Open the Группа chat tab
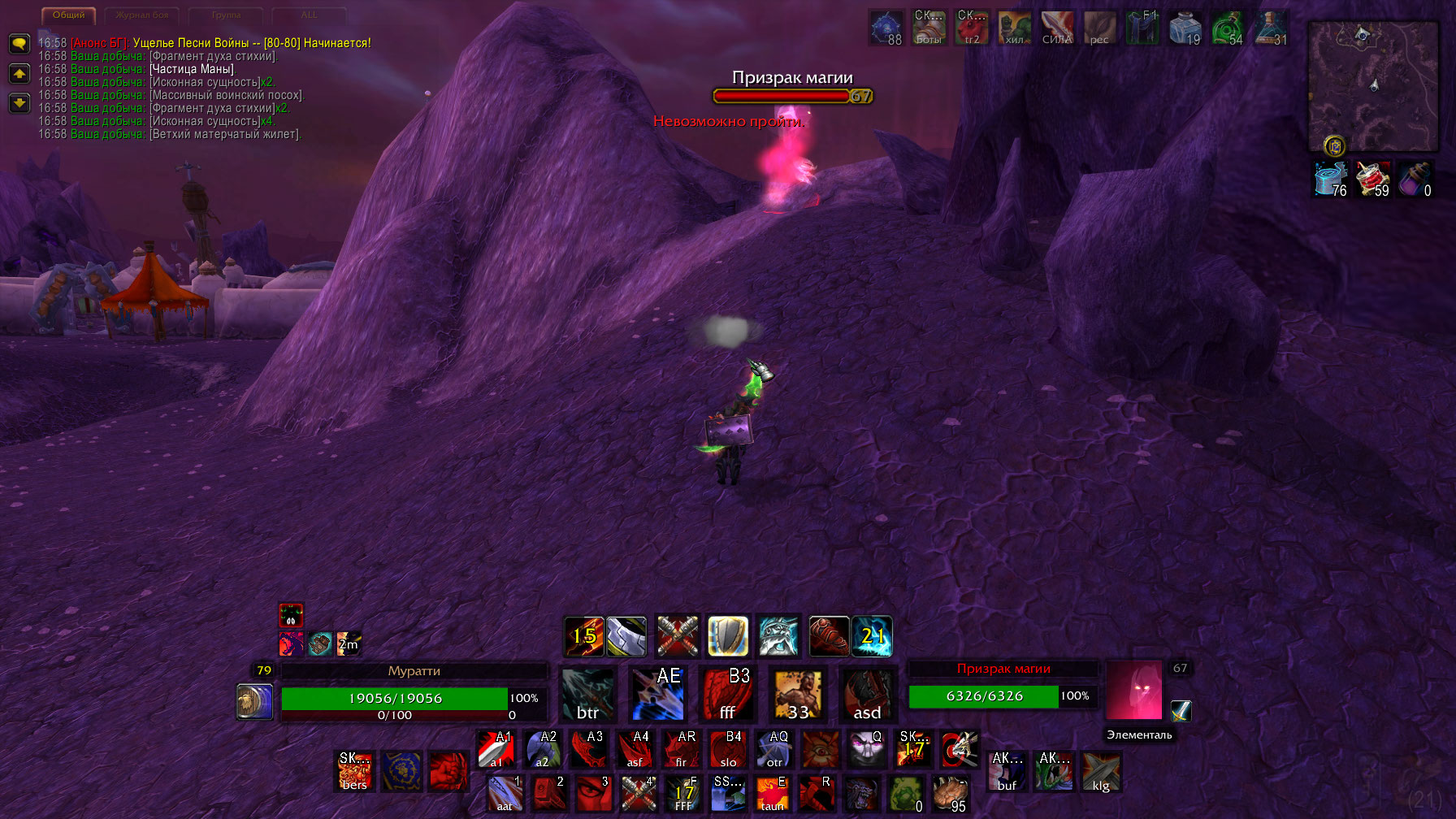The image size is (1456, 819). tap(226, 15)
